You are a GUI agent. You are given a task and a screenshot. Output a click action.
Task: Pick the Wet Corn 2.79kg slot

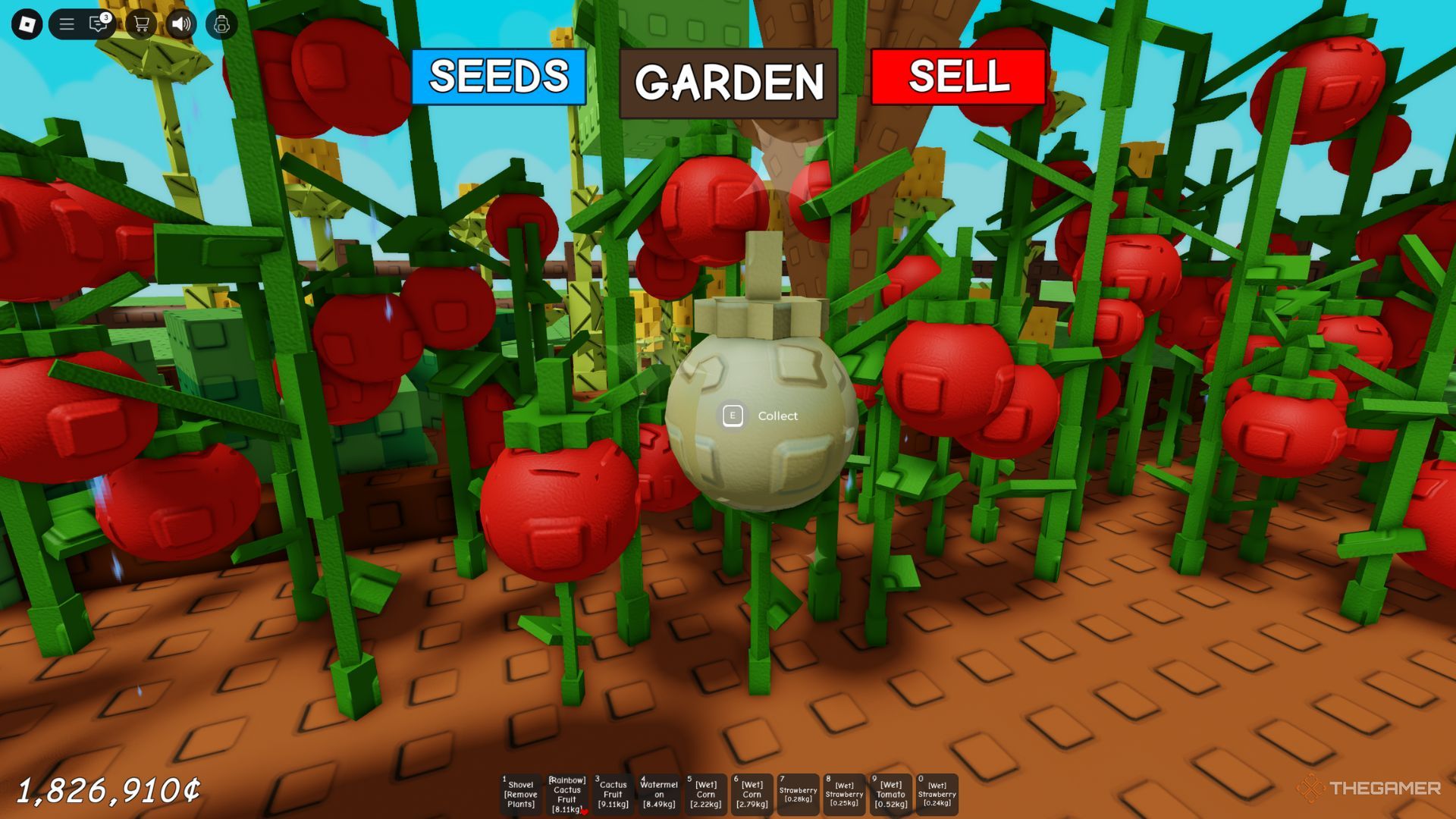point(752,794)
